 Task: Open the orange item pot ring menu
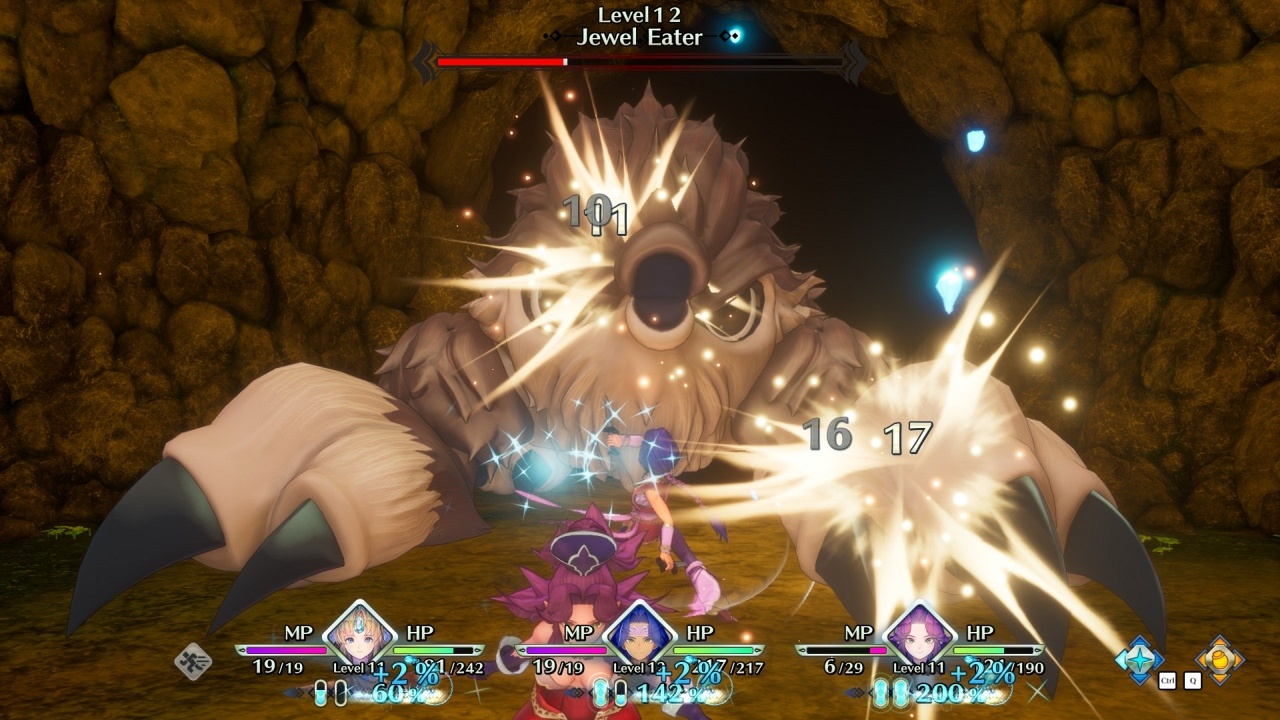click(x=1220, y=659)
